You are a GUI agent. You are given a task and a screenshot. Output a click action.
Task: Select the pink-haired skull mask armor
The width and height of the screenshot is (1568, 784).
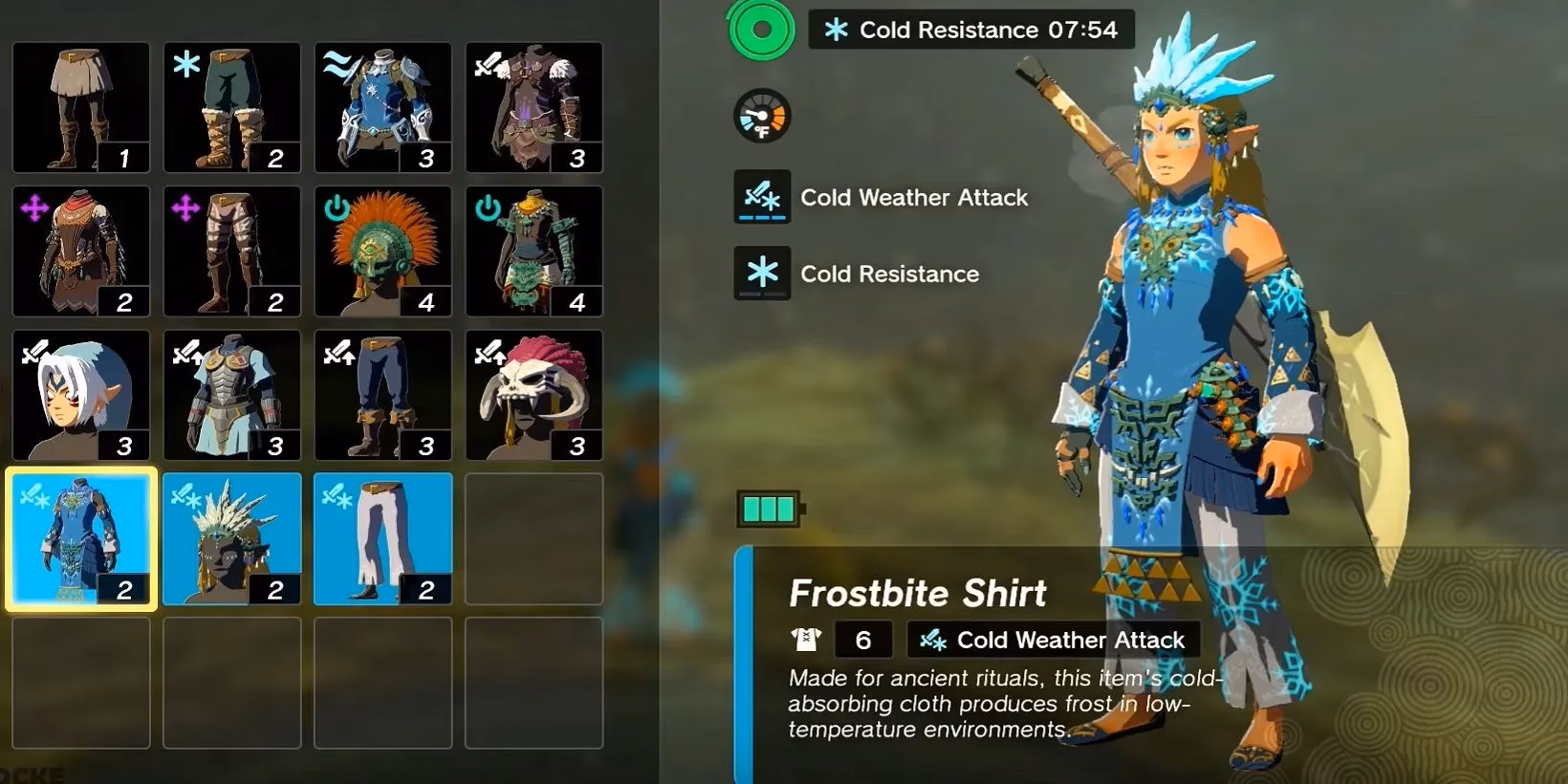click(x=534, y=395)
